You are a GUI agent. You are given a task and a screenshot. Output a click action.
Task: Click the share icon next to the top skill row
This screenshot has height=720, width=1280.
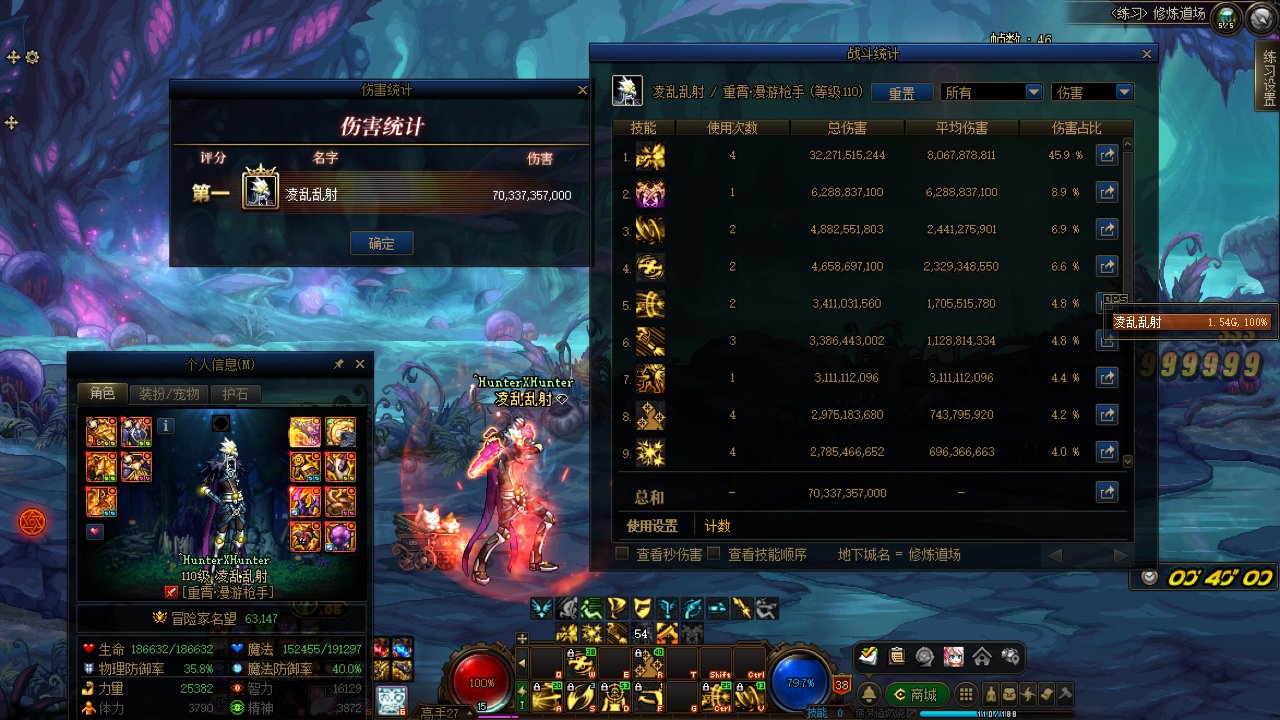point(1107,157)
